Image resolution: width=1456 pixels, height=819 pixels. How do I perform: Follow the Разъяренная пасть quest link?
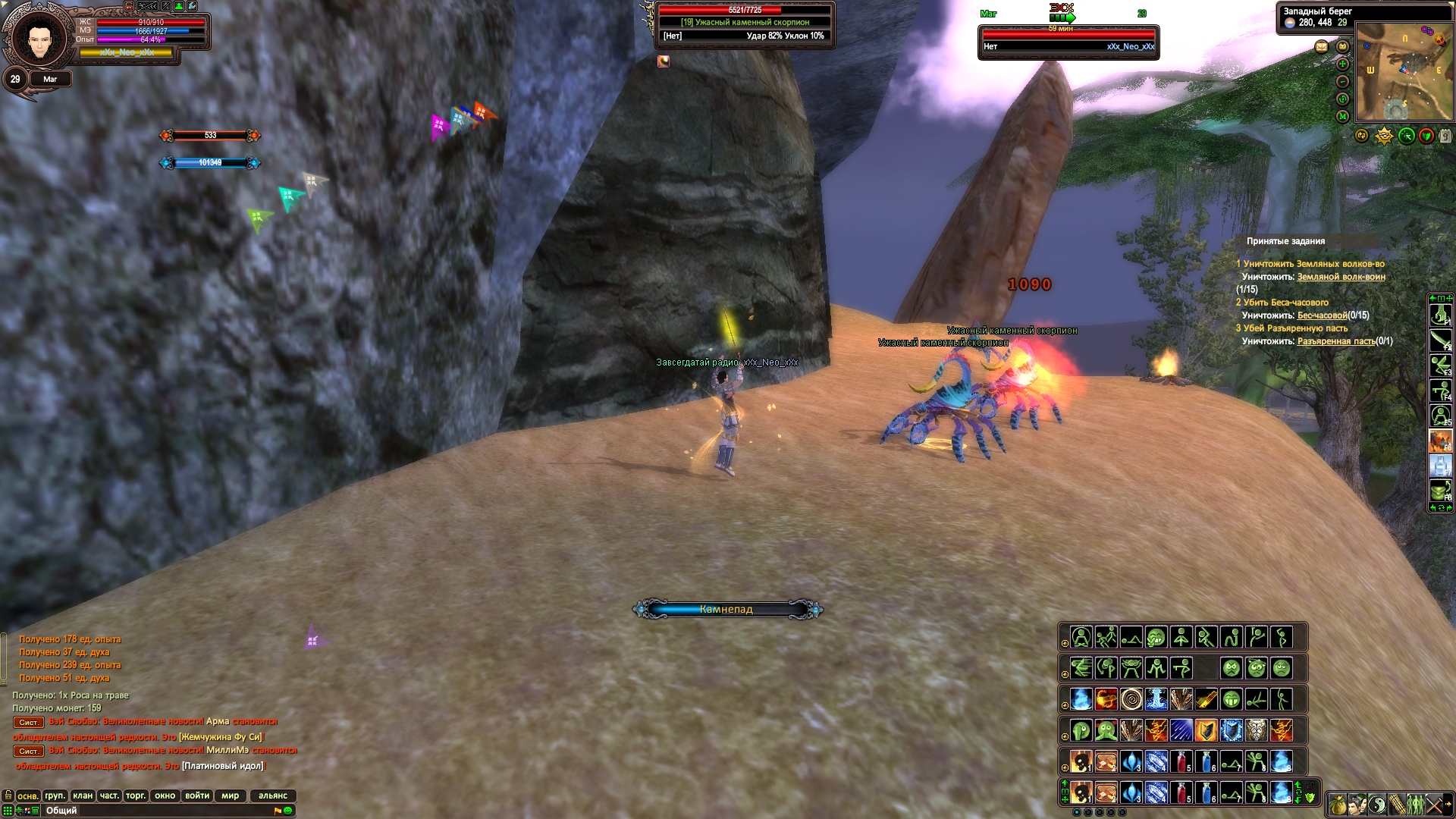(x=1335, y=341)
